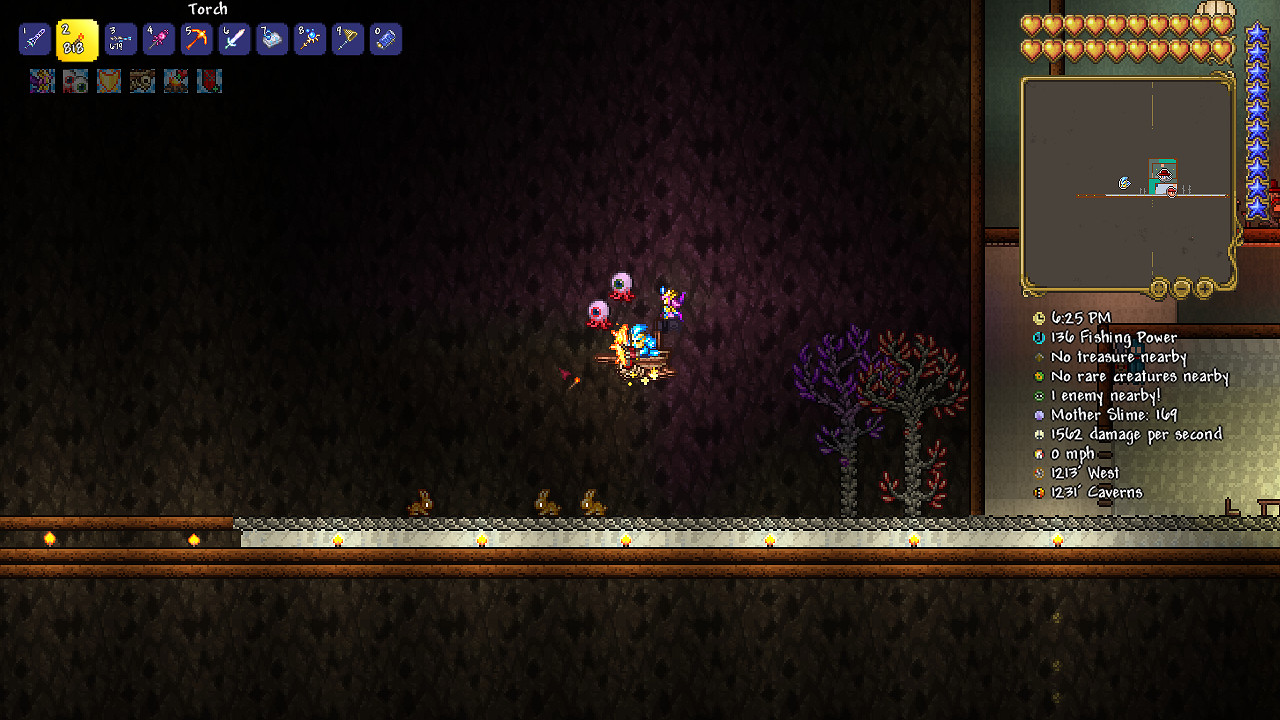Cancel the shield buff icon

point(108,81)
